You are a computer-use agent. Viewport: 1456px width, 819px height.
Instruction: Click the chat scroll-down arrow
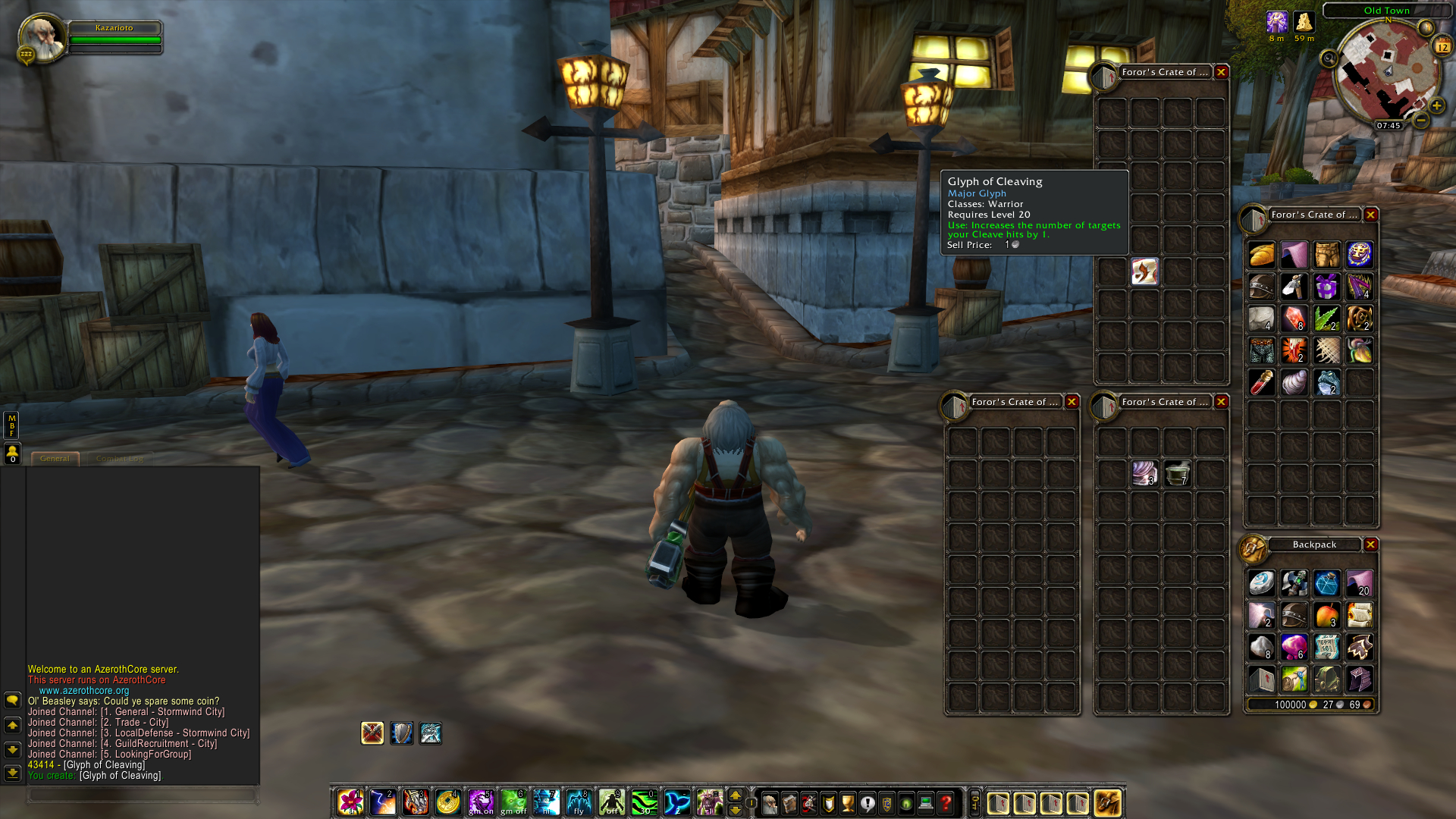(12, 749)
